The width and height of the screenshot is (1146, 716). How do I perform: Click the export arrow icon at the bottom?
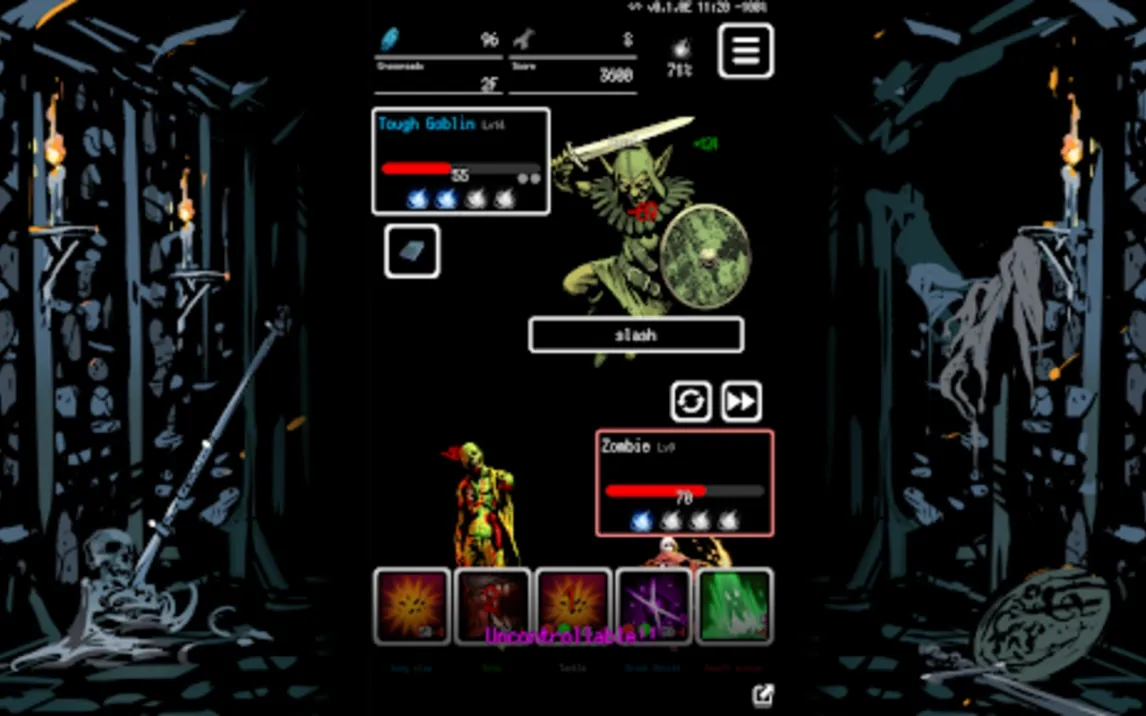[763, 695]
